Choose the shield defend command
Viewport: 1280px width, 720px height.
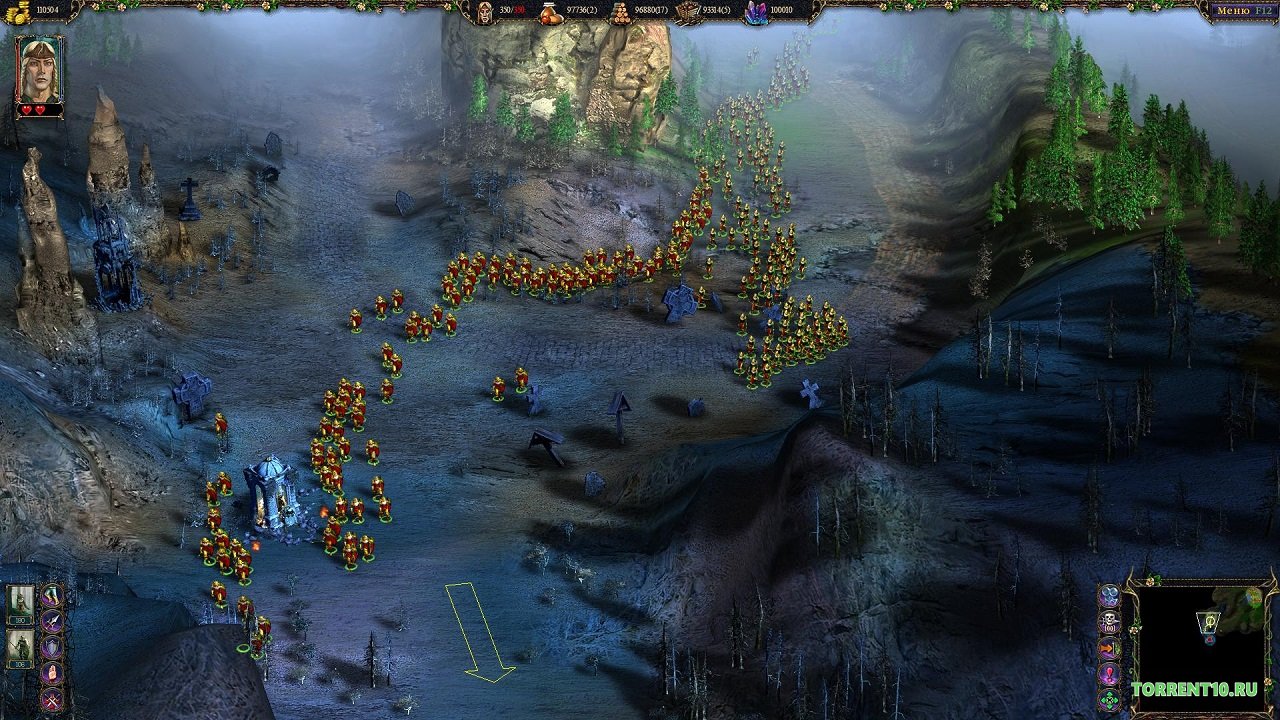[x=51, y=648]
